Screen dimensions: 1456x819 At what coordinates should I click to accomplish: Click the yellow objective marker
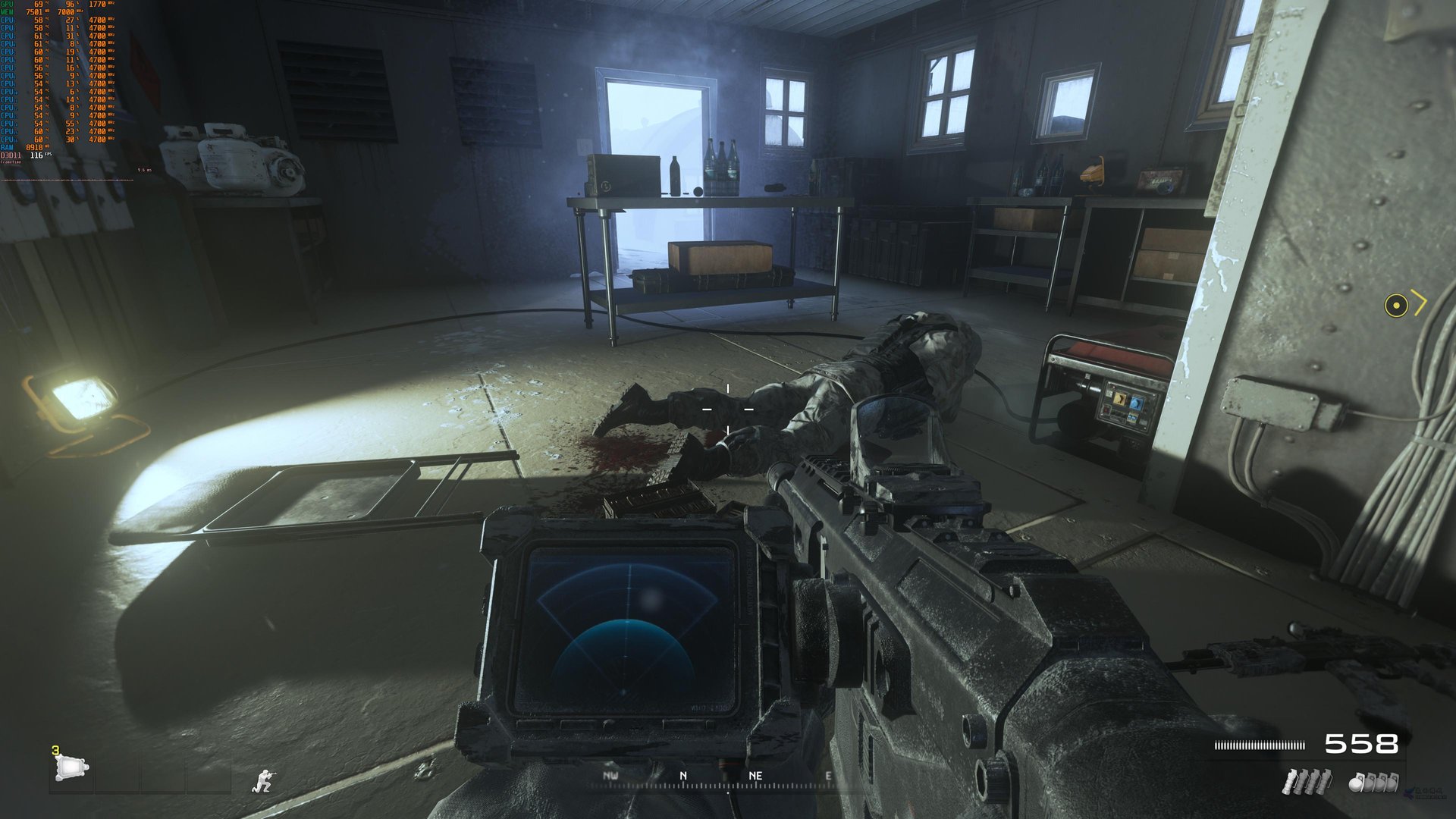point(1396,305)
